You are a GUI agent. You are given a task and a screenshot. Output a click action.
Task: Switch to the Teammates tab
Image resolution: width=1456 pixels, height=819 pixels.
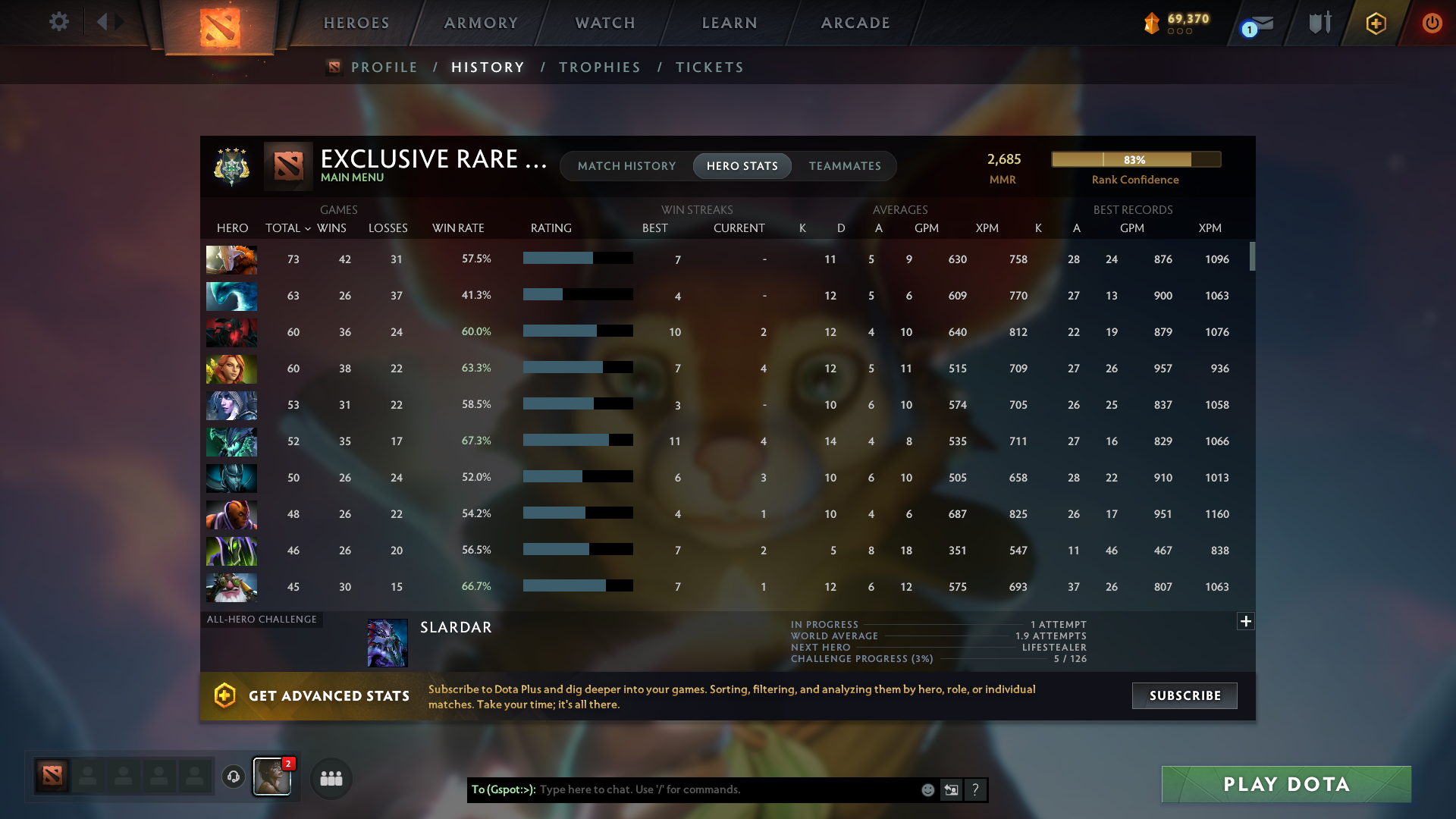click(845, 166)
